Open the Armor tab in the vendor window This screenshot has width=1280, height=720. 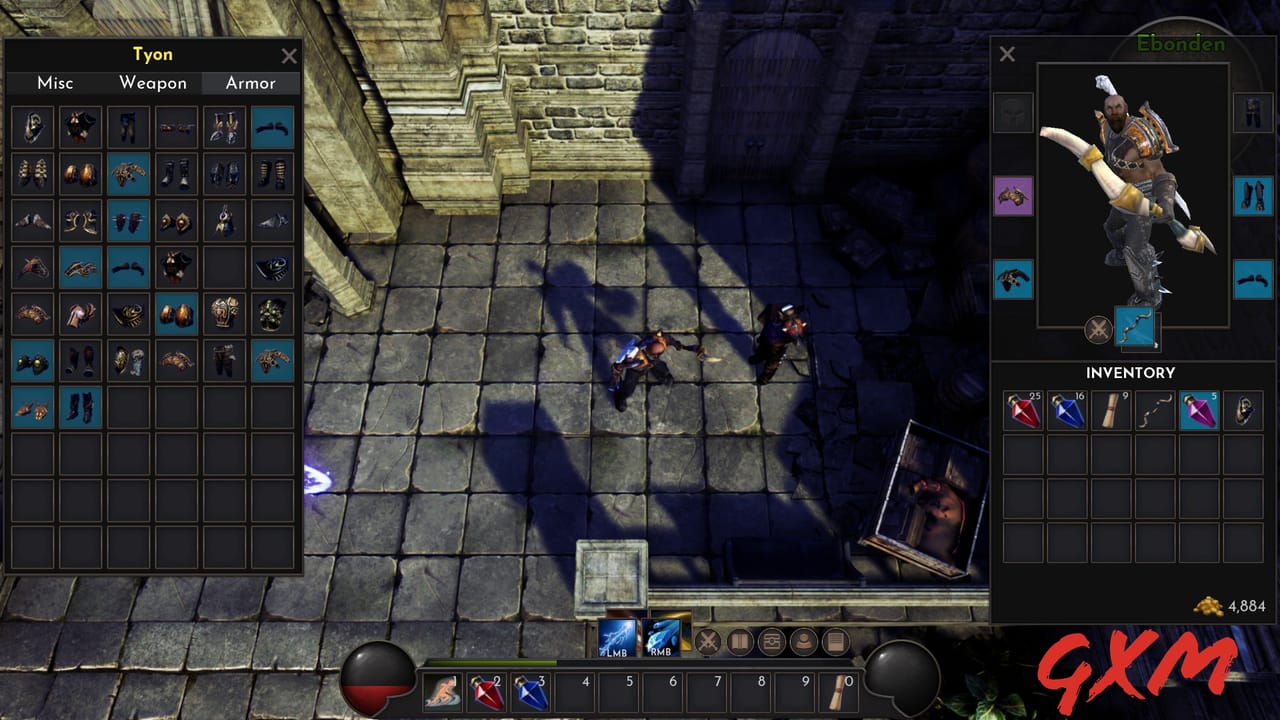[250, 83]
